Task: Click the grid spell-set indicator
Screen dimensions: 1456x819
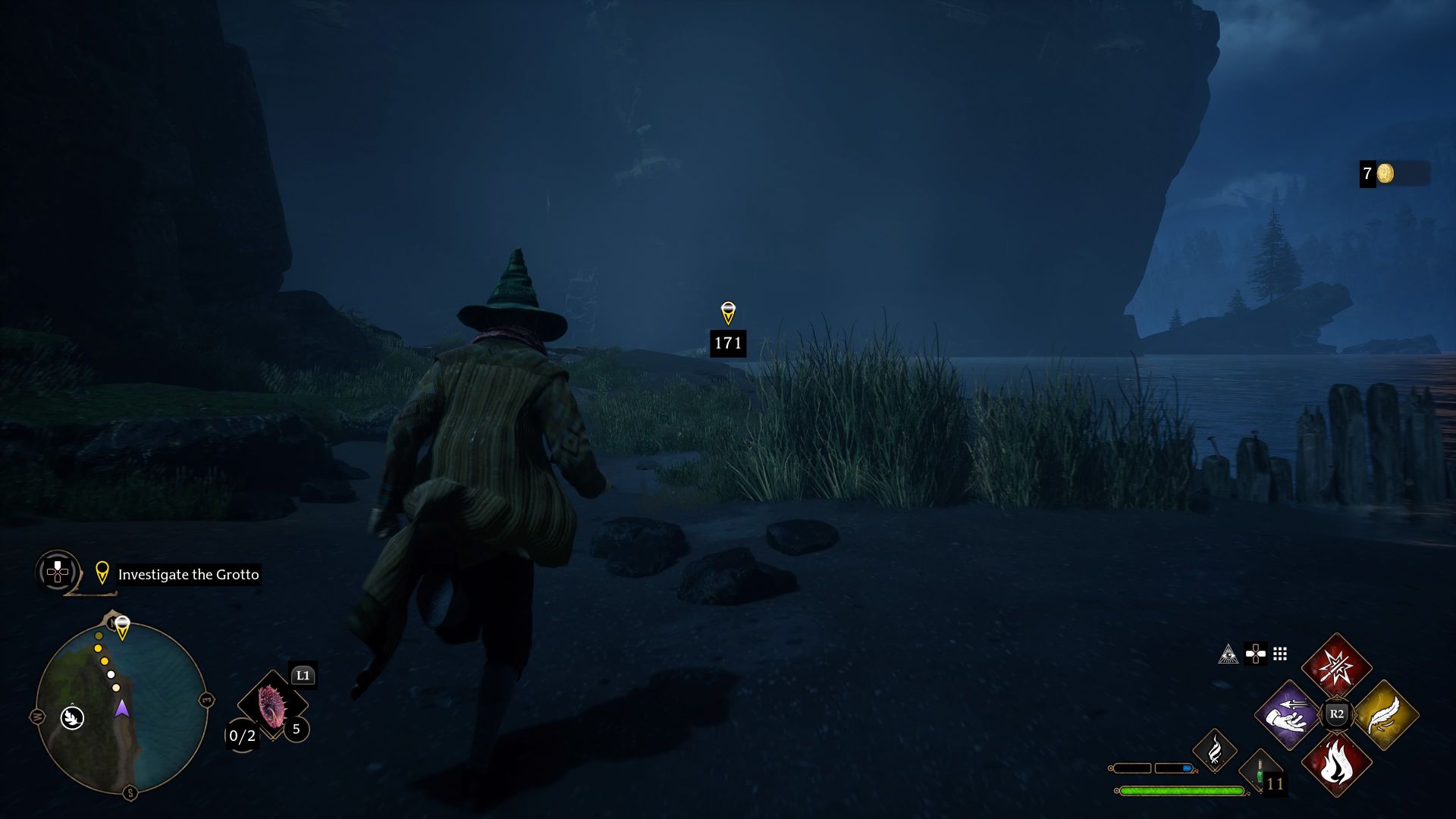Action: click(x=1279, y=654)
